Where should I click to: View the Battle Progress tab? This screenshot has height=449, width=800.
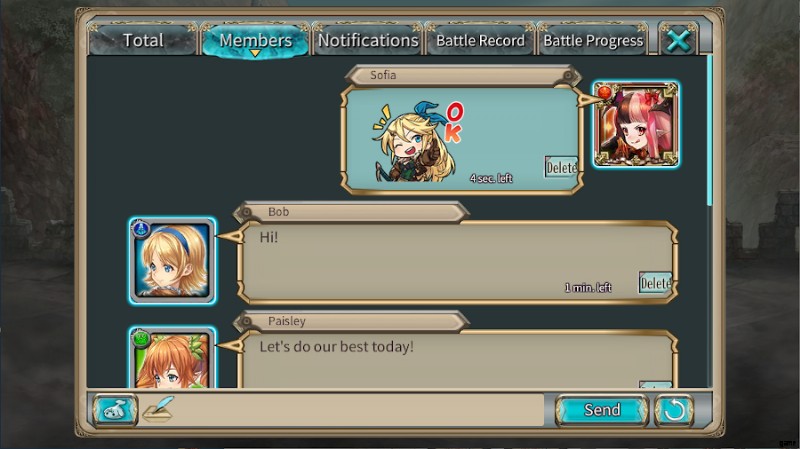(x=592, y=41)
